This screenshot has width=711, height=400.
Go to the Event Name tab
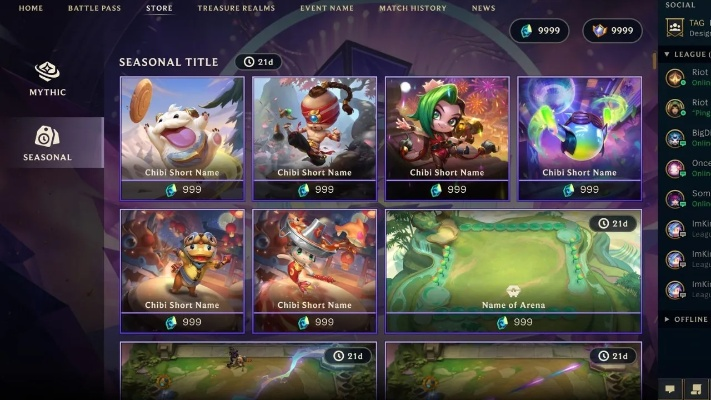point(327,8)
